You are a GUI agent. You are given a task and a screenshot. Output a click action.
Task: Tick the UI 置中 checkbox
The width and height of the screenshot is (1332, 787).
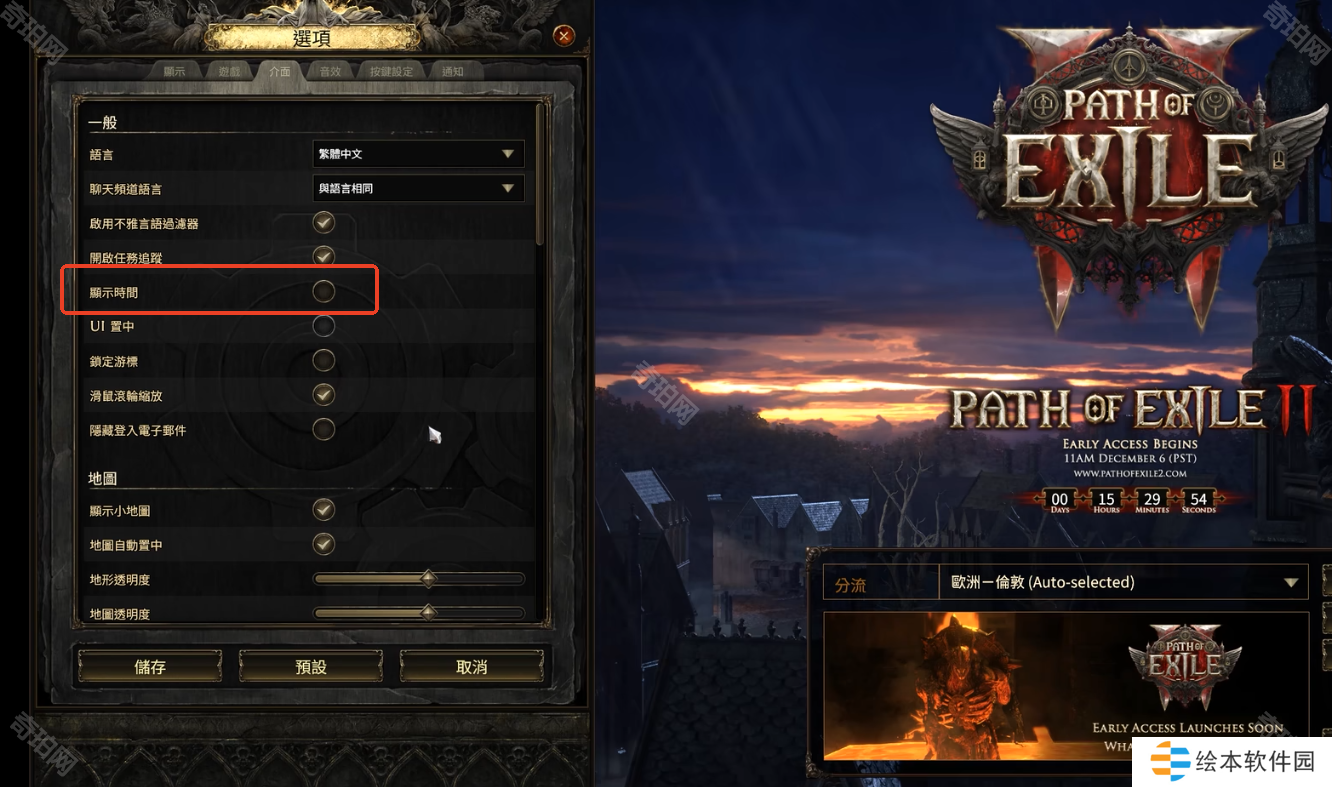(323, 326)
